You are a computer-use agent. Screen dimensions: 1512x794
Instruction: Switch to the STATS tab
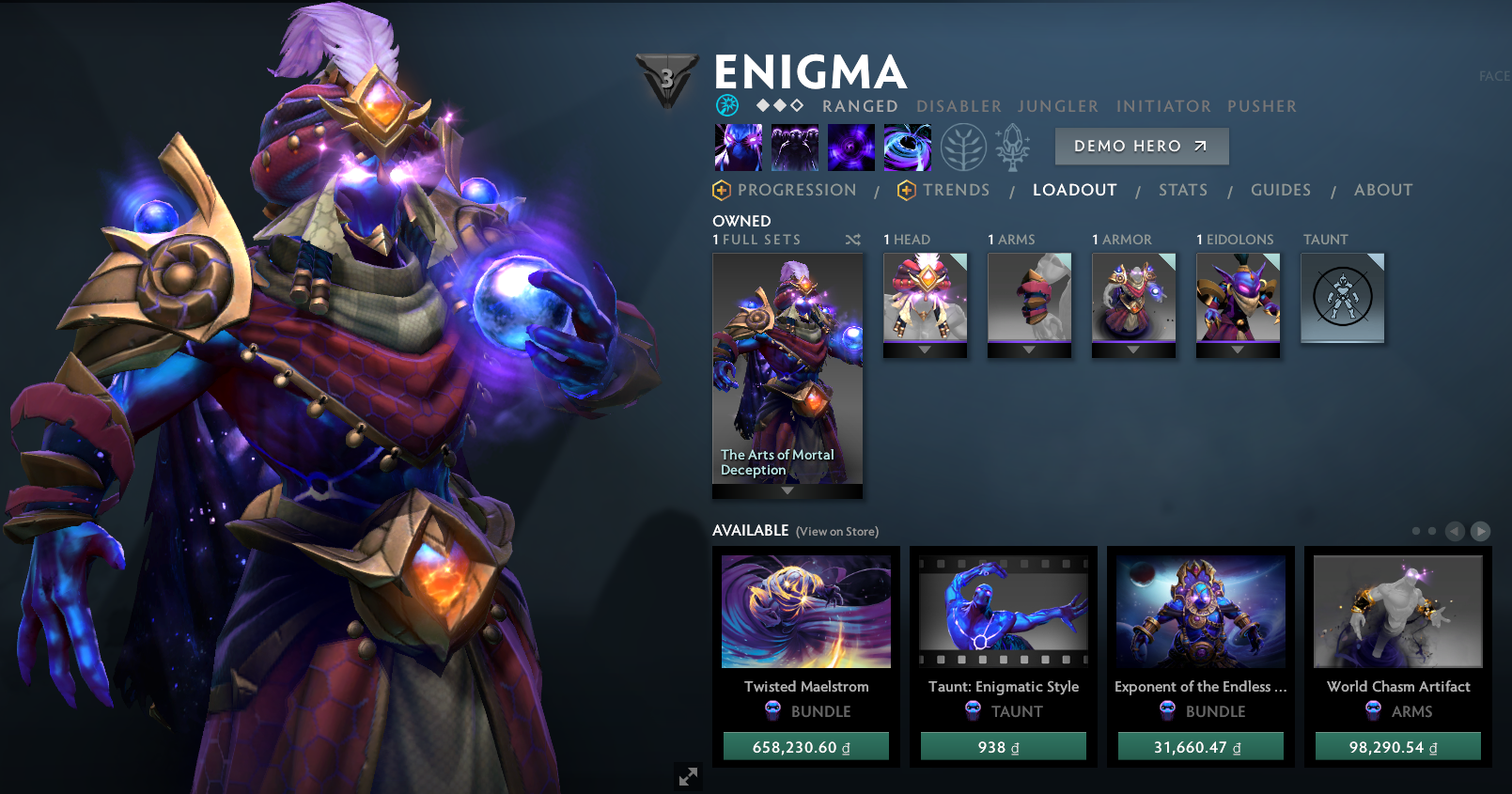click(1183, 190)
